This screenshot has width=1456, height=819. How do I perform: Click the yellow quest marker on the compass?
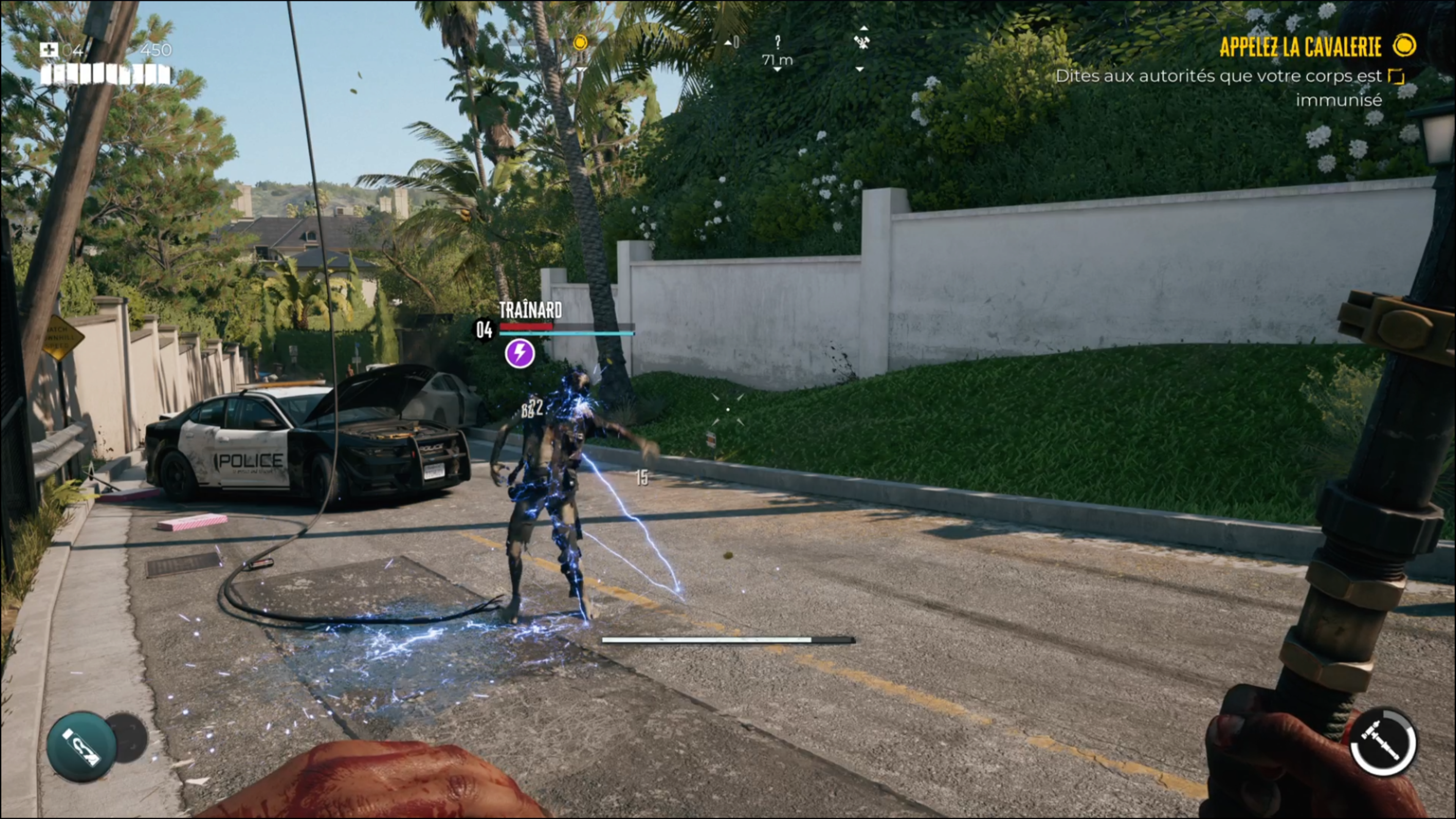(x=581, y=42)
